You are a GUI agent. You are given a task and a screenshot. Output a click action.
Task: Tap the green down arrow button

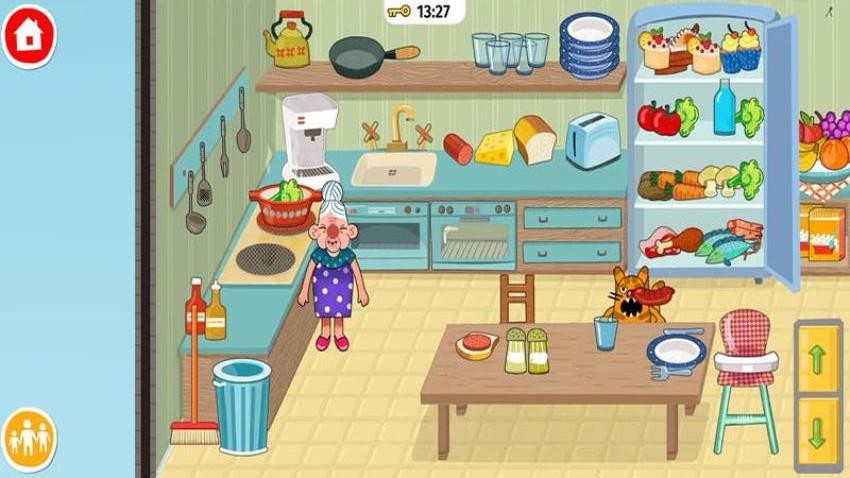(x=817, y=432)
